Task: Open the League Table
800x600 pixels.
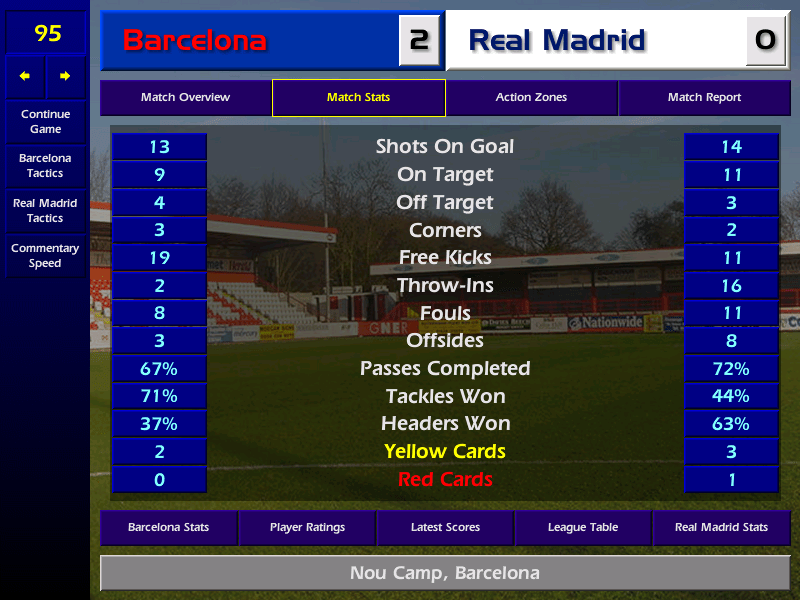Action: [x=583, y=527]
